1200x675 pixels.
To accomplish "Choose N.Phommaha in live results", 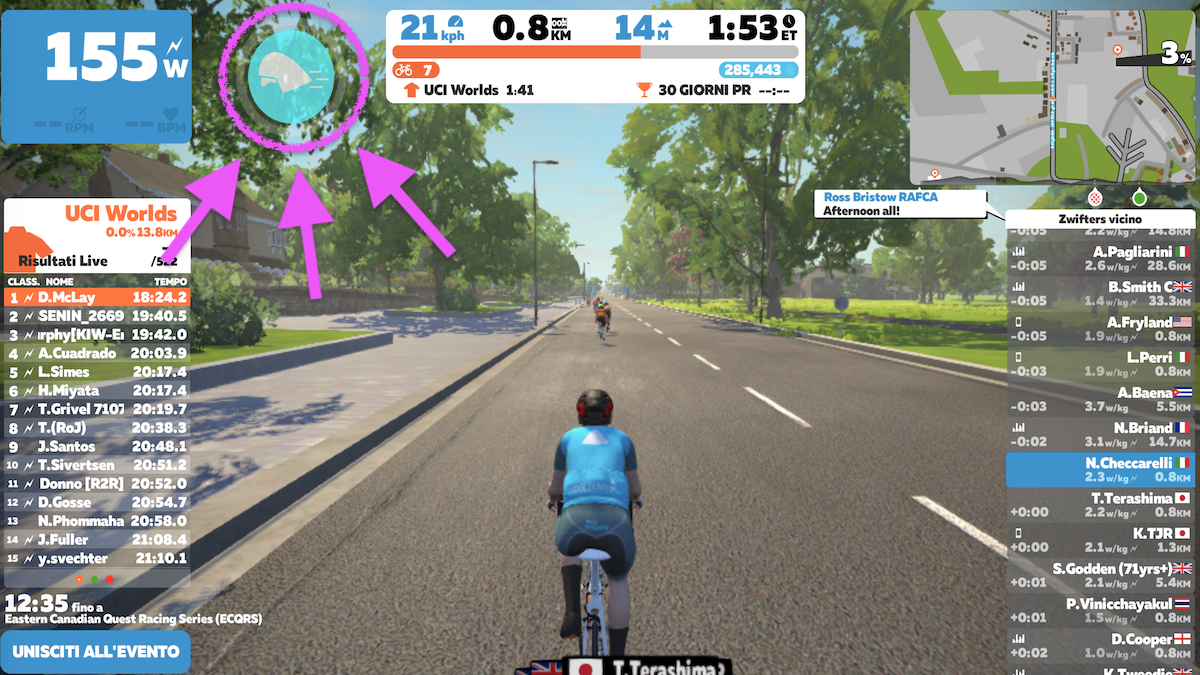I will coord(97,521).
